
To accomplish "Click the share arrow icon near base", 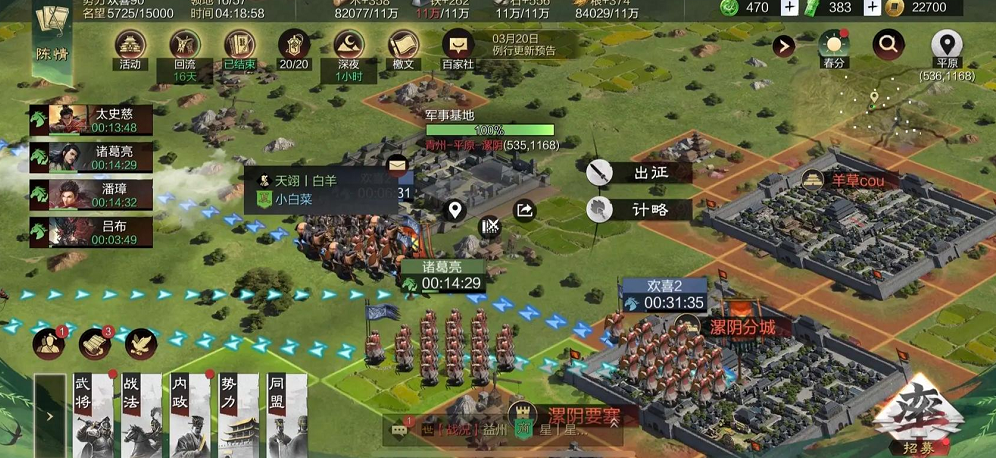I will tap(525, 210).
